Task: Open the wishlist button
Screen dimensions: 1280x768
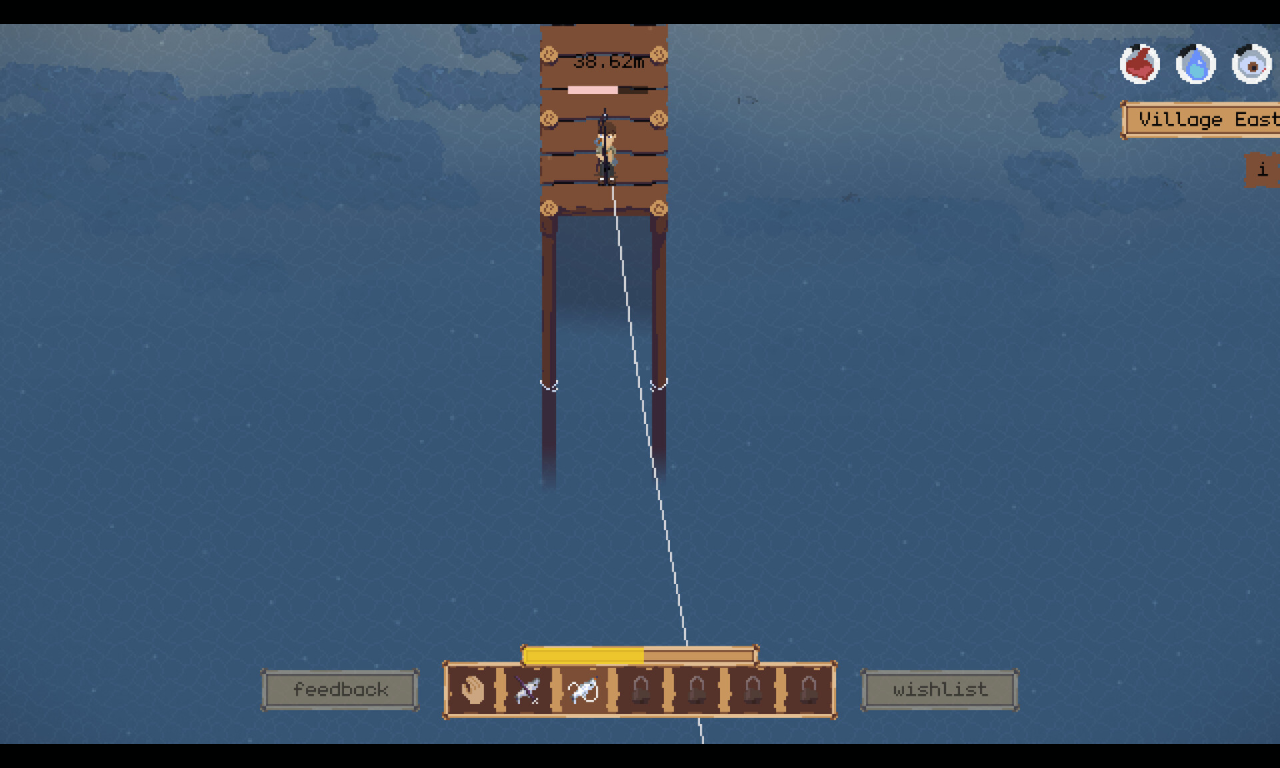Action: point(939,690)
